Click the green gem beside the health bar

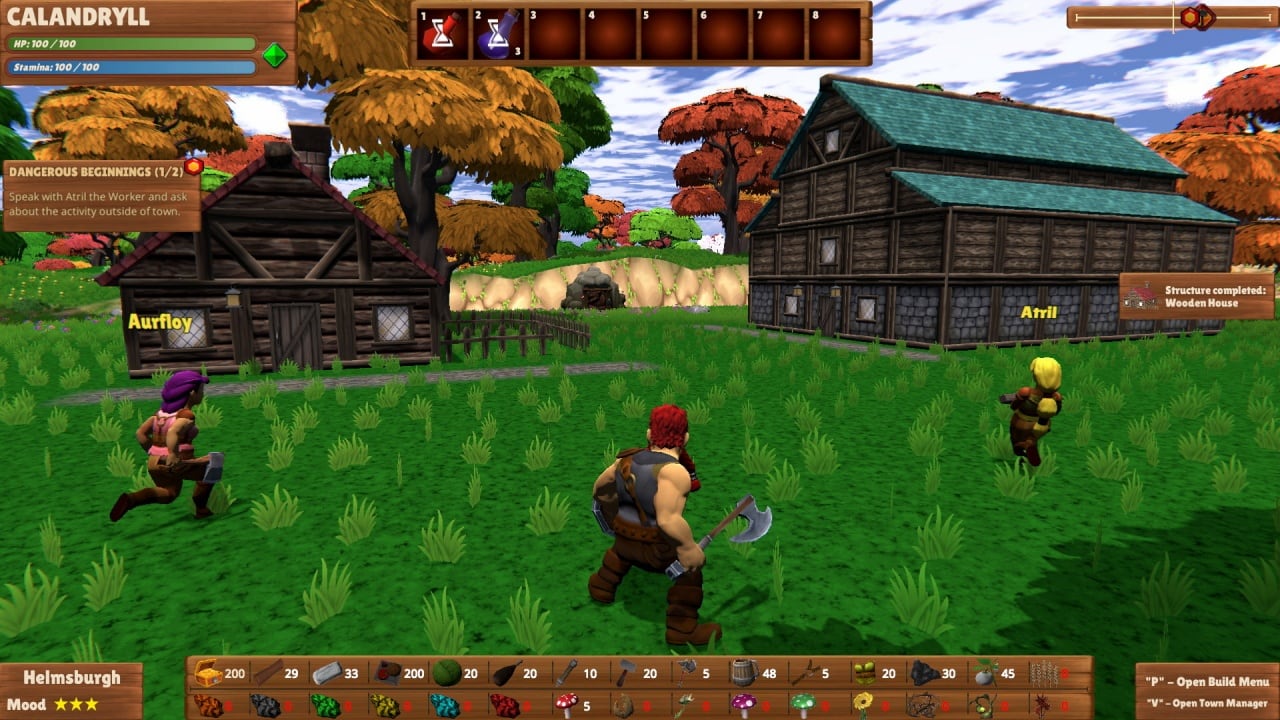[275, 55]
